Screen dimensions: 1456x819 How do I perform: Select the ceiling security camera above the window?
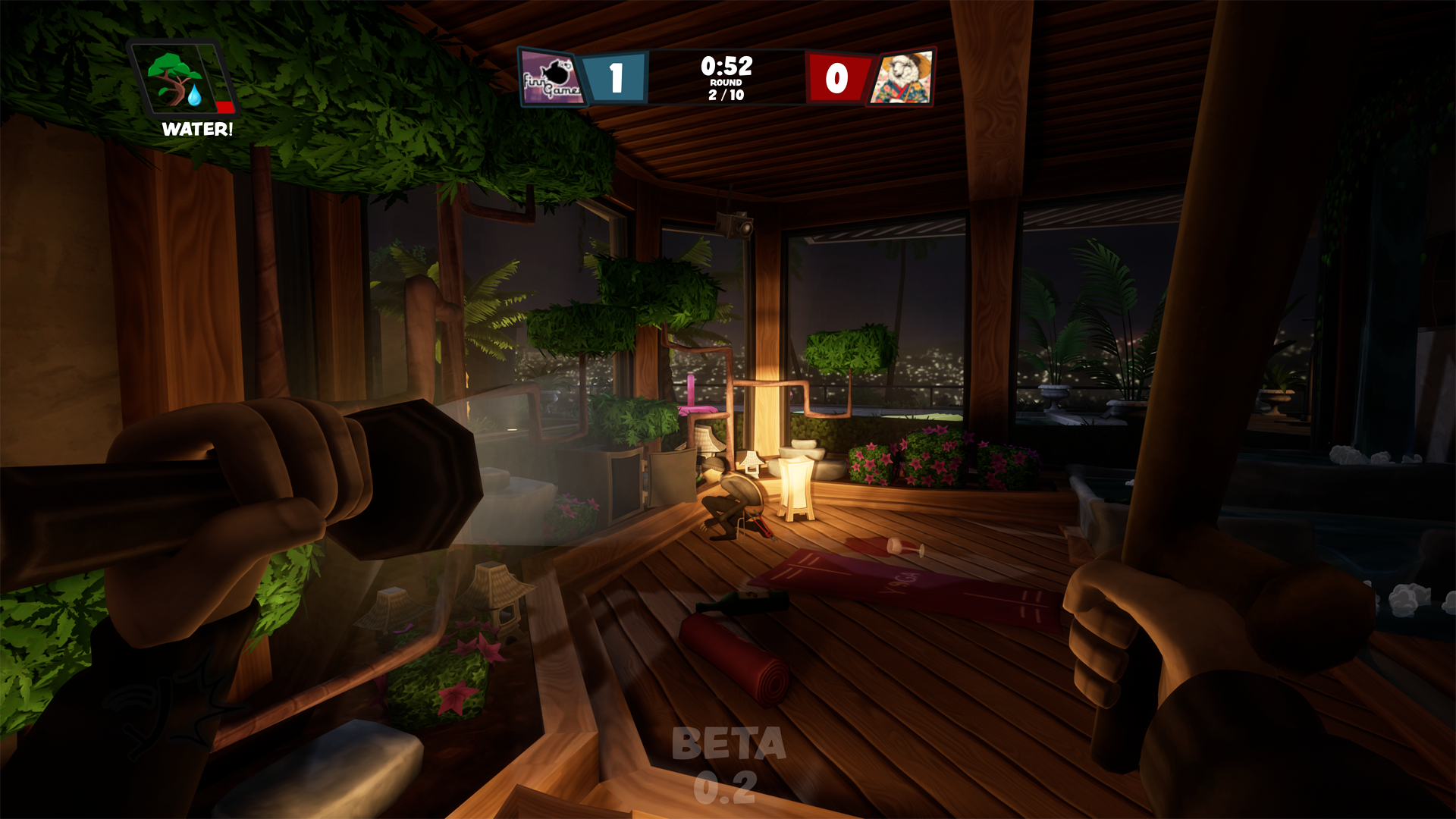point(735,224)
